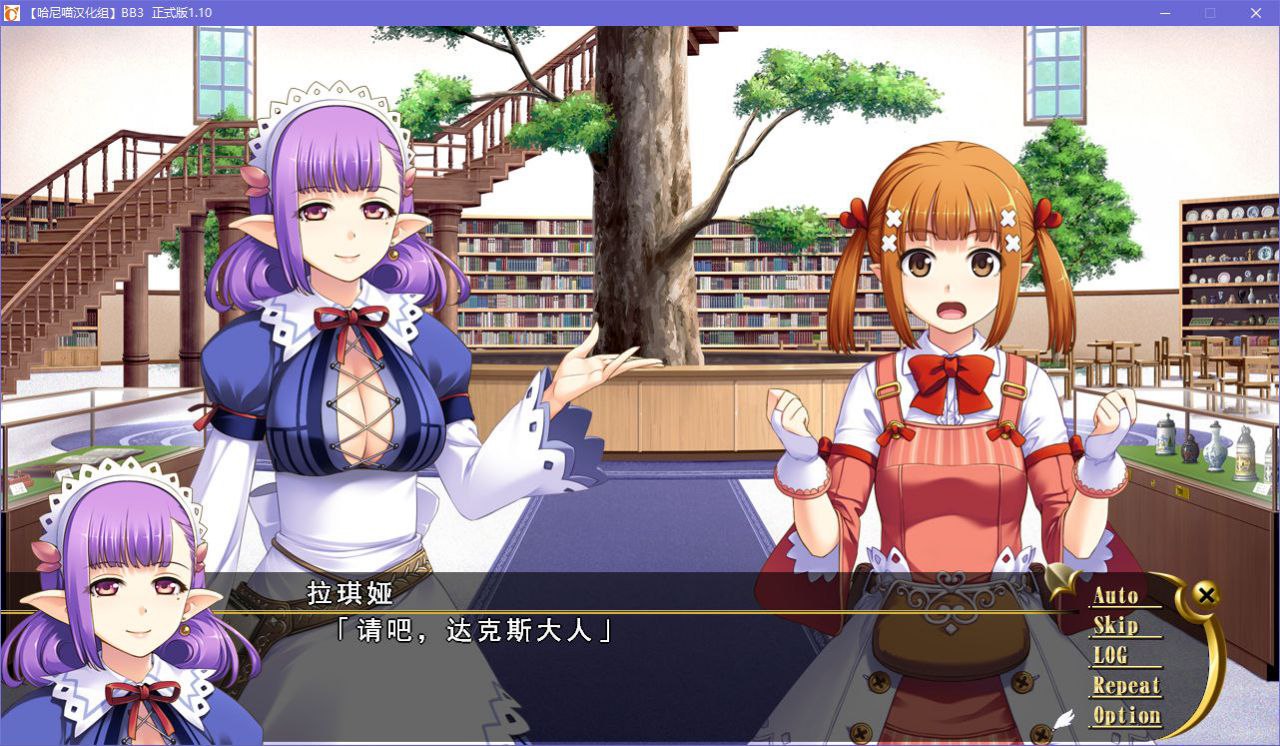This screenshot has height=746, width=1280.
Task: Minimize the game window
Action: [1164, 13]
